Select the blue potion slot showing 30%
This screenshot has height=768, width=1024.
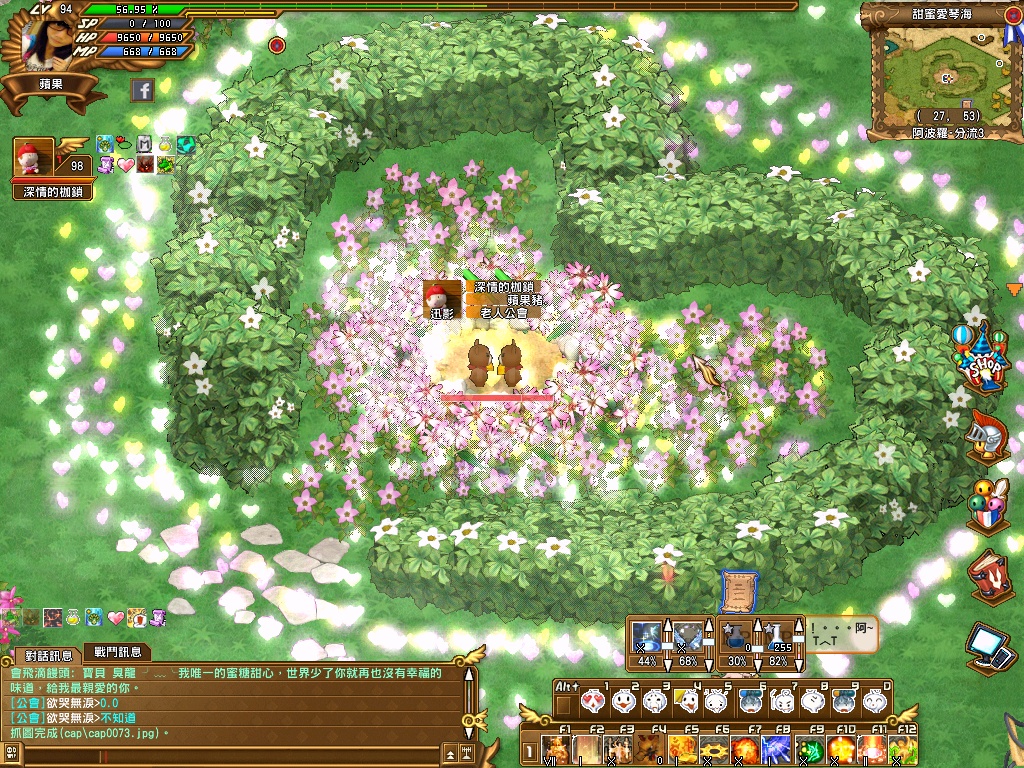click(737, 638)
